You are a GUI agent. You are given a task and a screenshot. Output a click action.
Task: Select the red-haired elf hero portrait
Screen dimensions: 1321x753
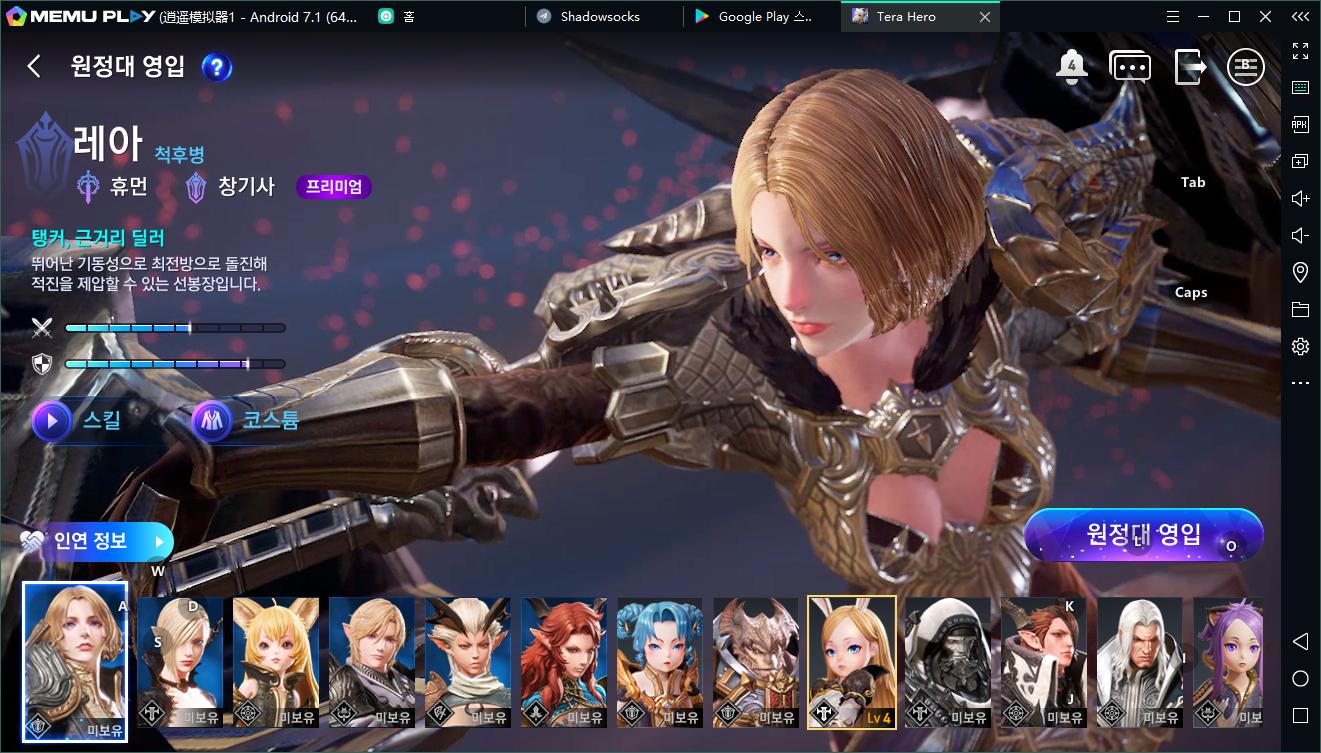564,661
